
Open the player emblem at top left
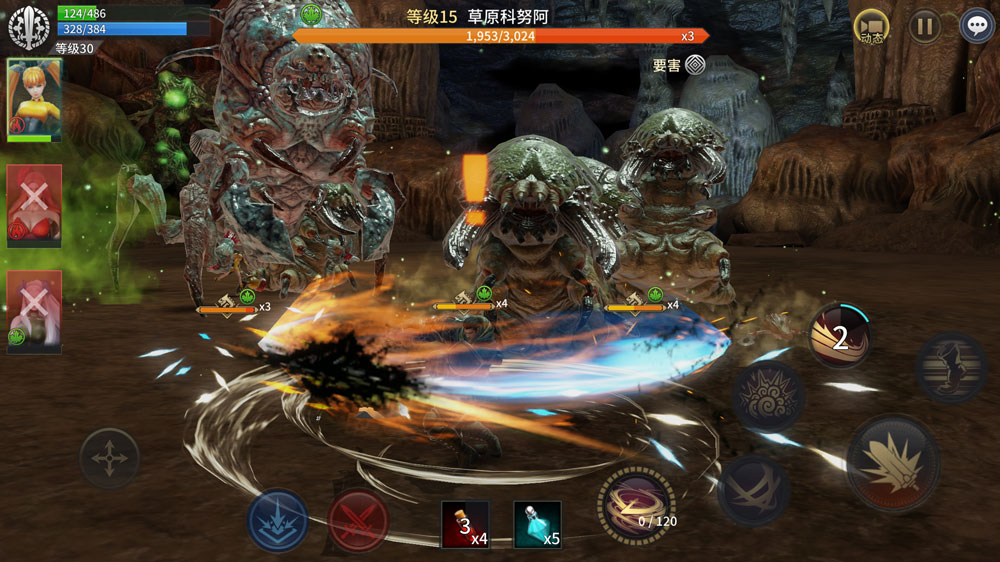pos(29,27)
